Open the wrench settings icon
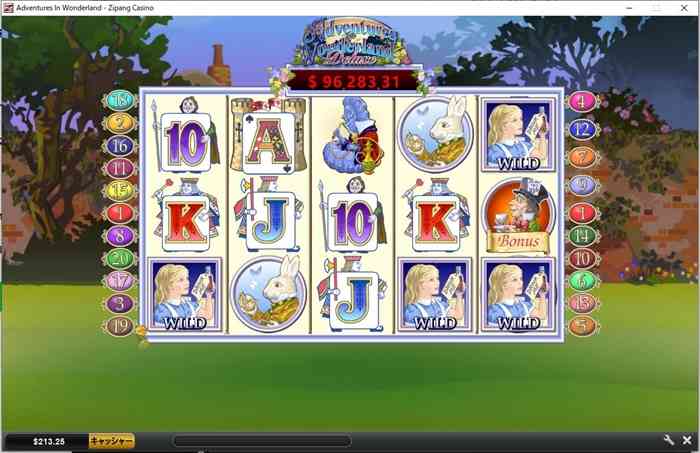This screenshot has width=700, height=453. (x=669, y=440)
